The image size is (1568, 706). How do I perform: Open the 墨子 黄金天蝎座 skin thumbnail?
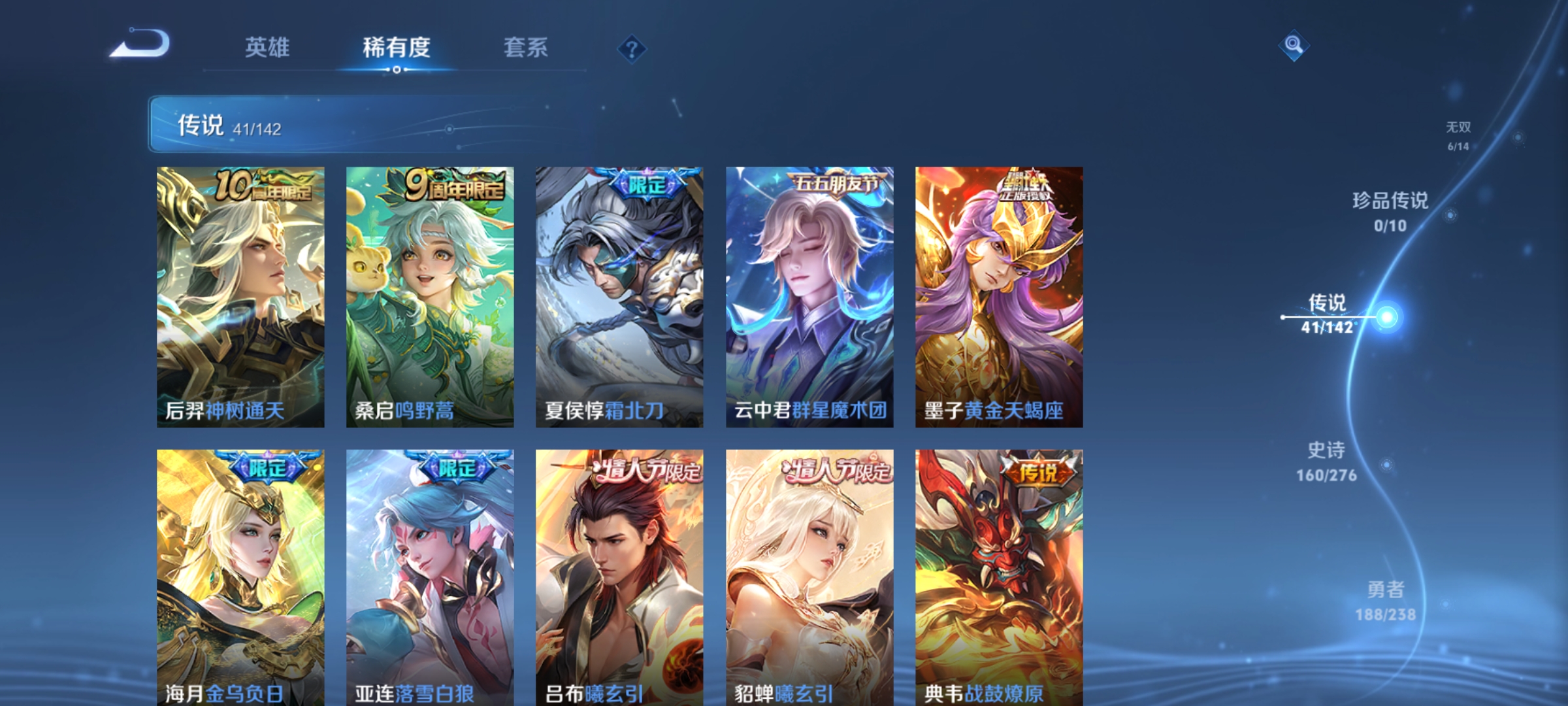coord(1000,294)
